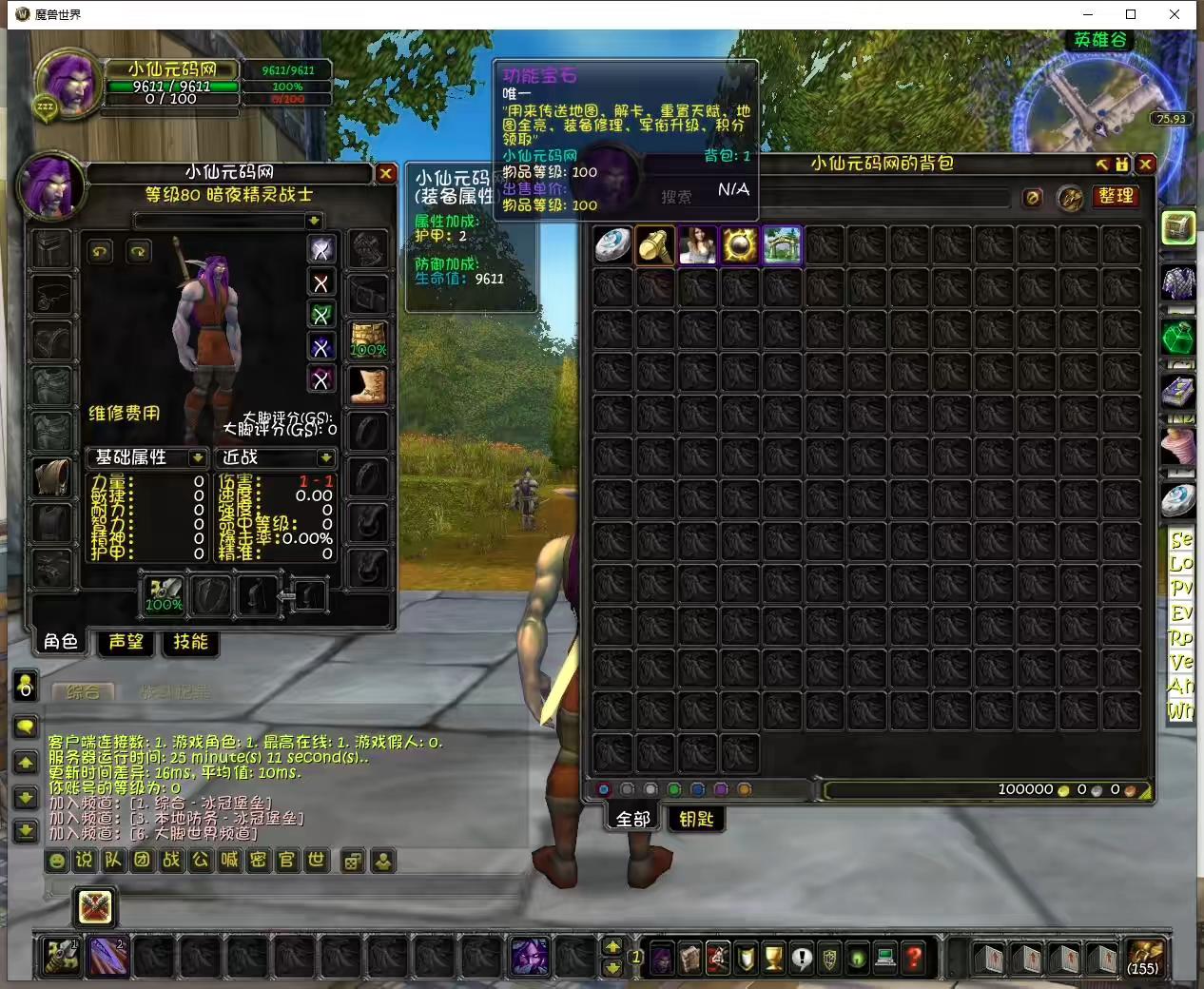Switch to the 钥匙 keyring tab
This screenshot has height=989, width=1204.
click(696, 819)
